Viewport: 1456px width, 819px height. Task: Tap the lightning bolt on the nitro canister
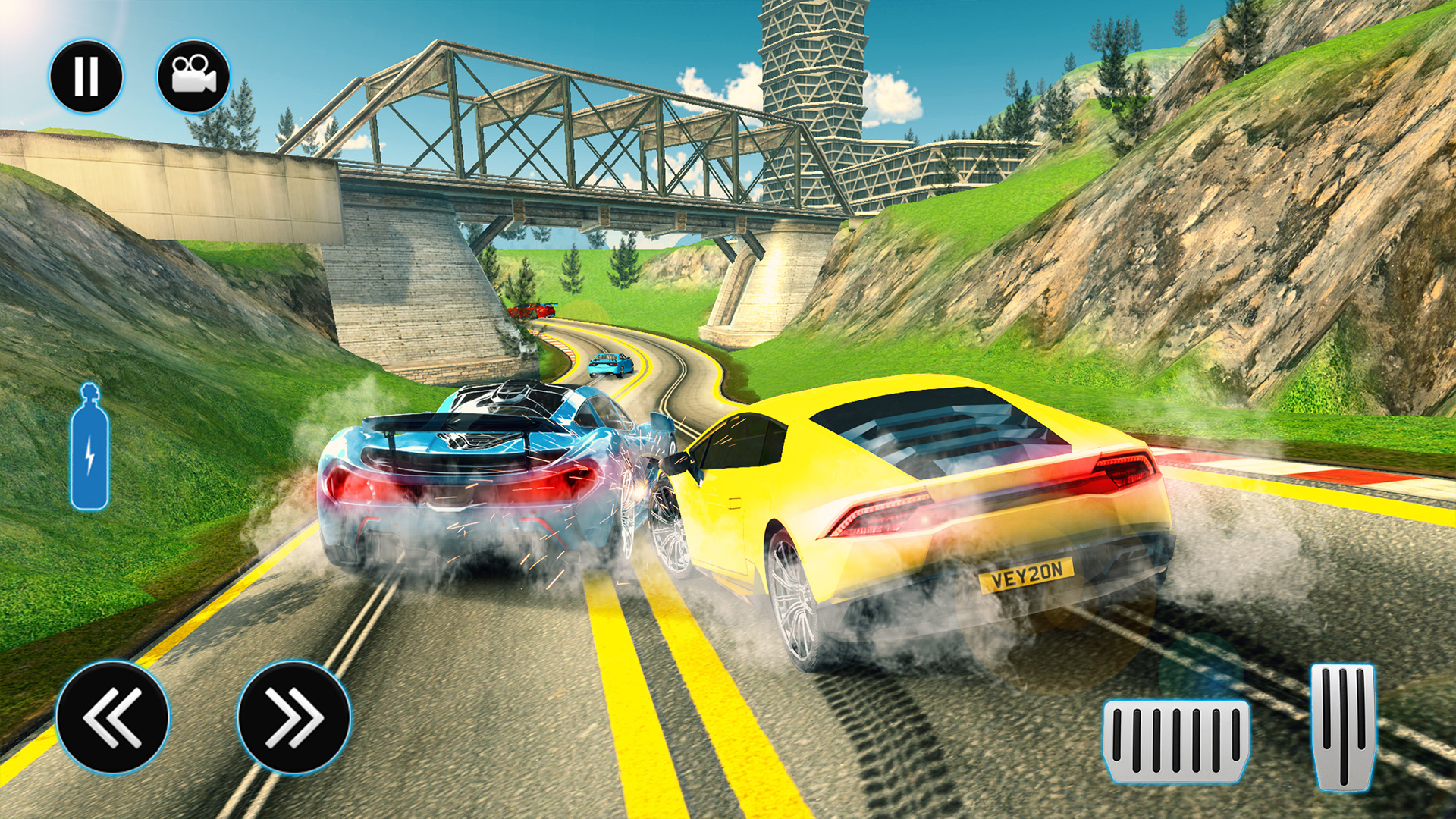[x=89, y=455]
